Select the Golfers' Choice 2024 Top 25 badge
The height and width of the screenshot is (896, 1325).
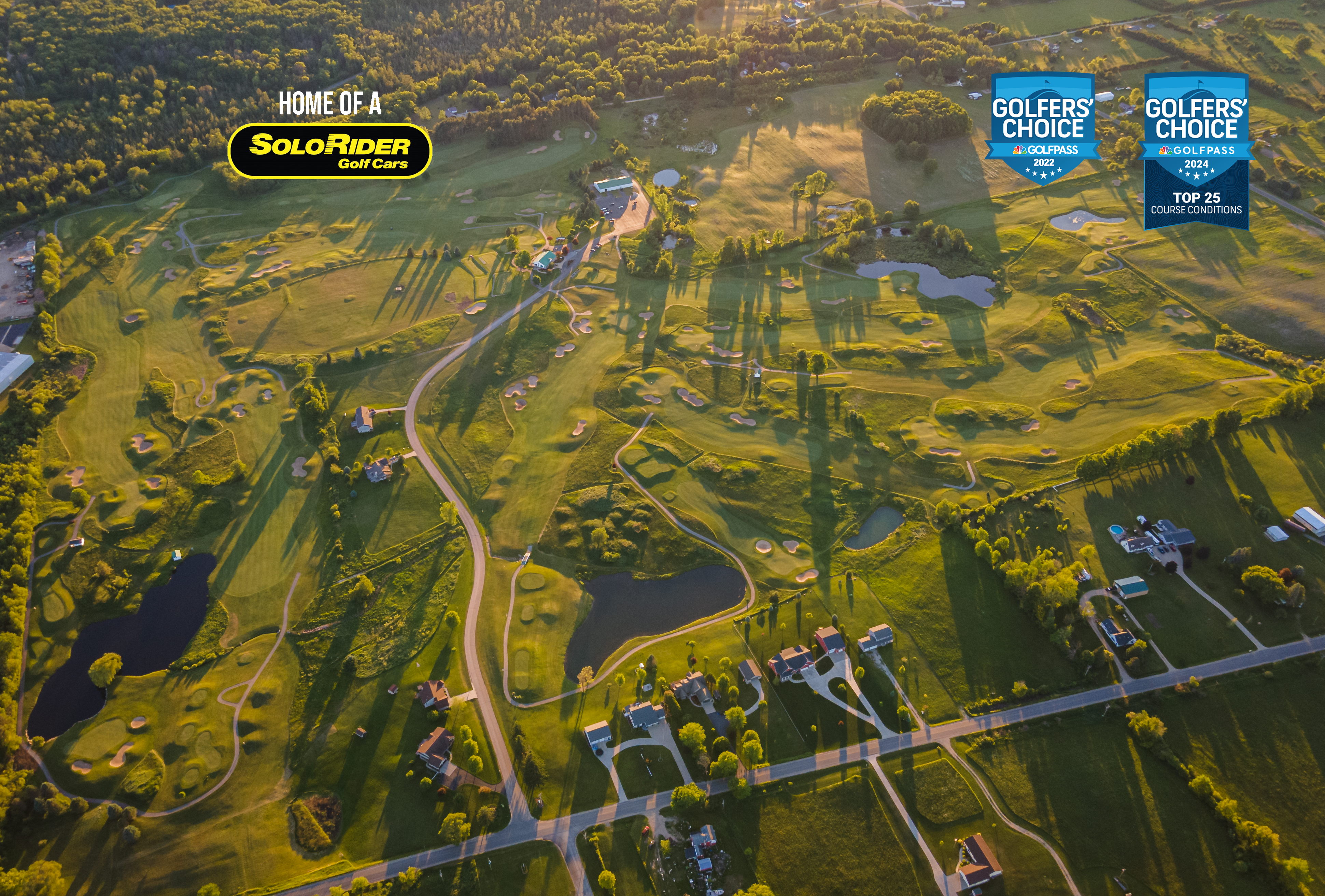(1196, 151)
